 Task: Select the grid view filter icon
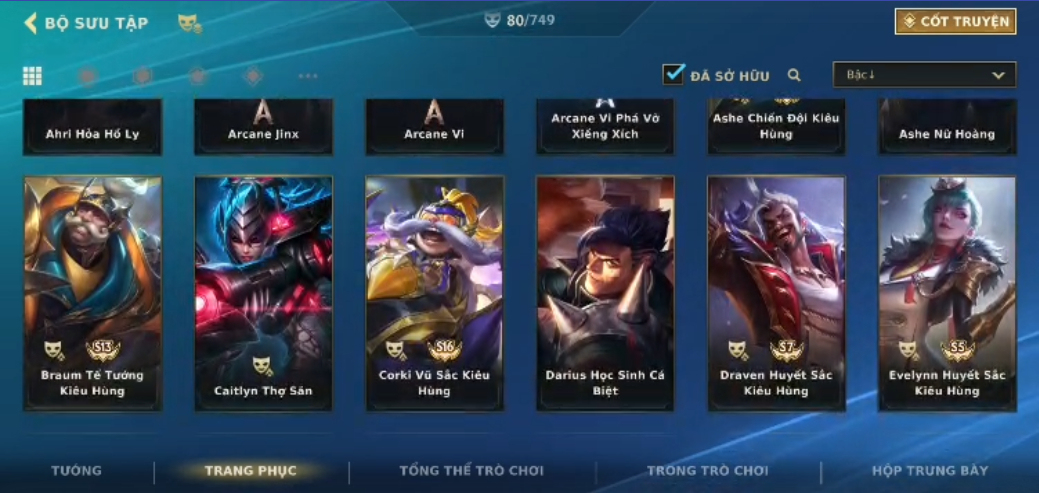[x=32, y=76]
